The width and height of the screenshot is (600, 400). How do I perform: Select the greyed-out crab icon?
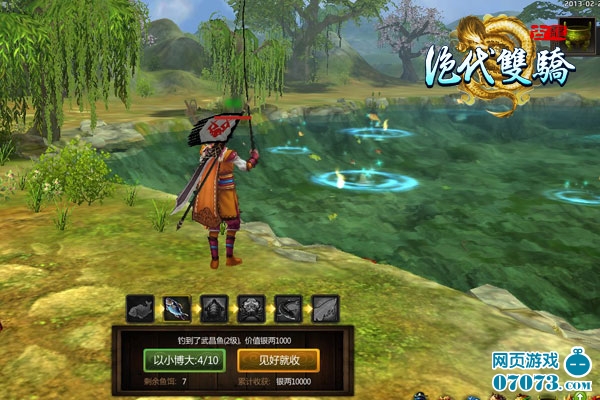tap(251, 307)
